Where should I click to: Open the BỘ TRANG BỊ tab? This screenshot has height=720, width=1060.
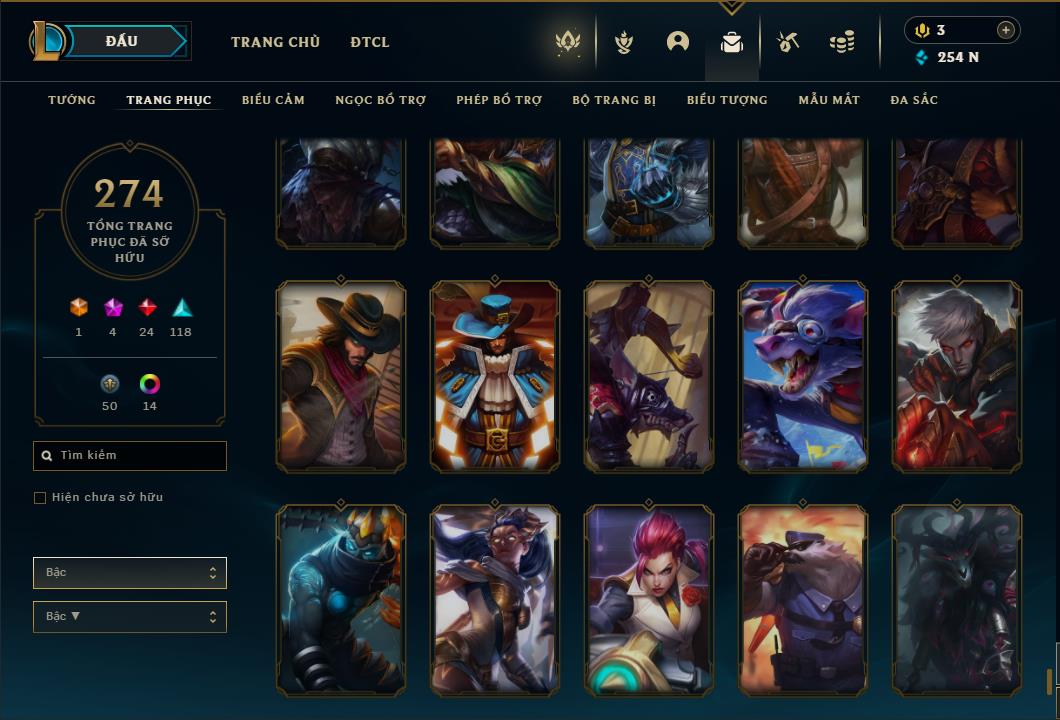pos(614,100)
